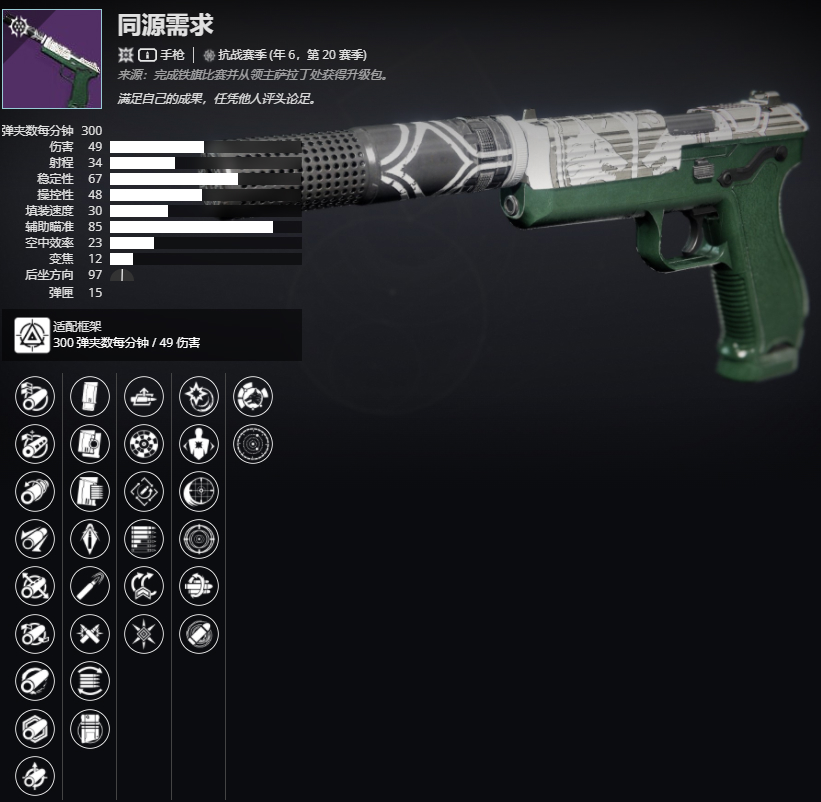The width and height of the screenshot is (821, 802).
Task: Choose the concentric rings origin trait
Action: tap(252, 444)
